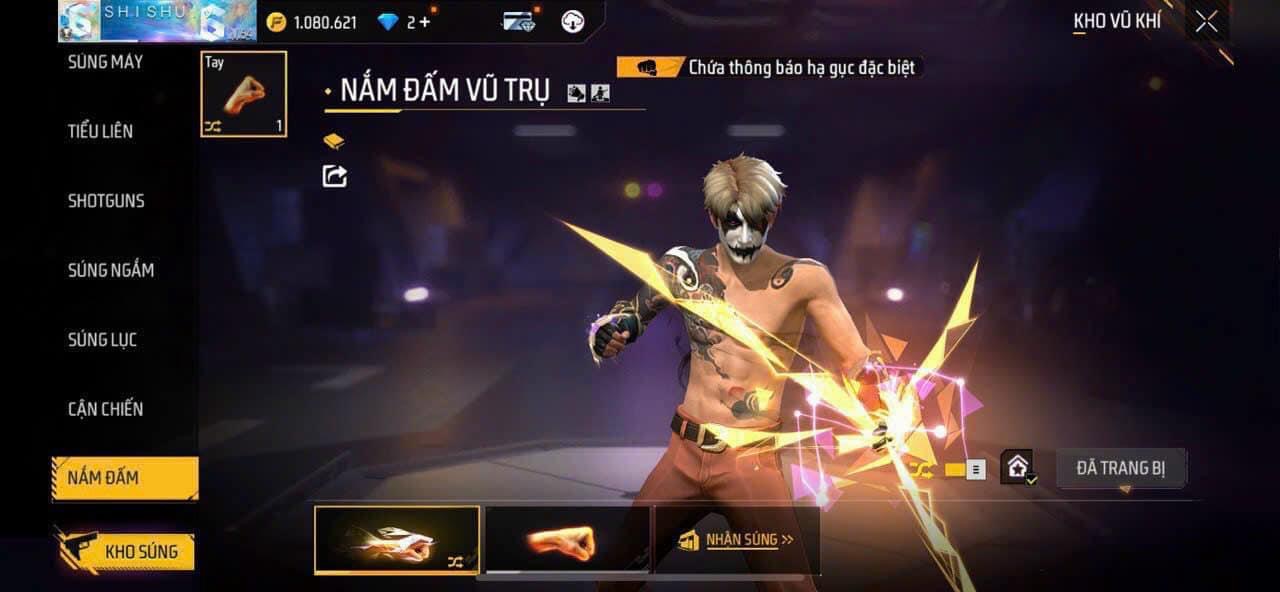Image resolution: width=1280 pixels, height=592 pixels.
Task: Switch to the Tiểu Liên category
Action: (100, 131)
